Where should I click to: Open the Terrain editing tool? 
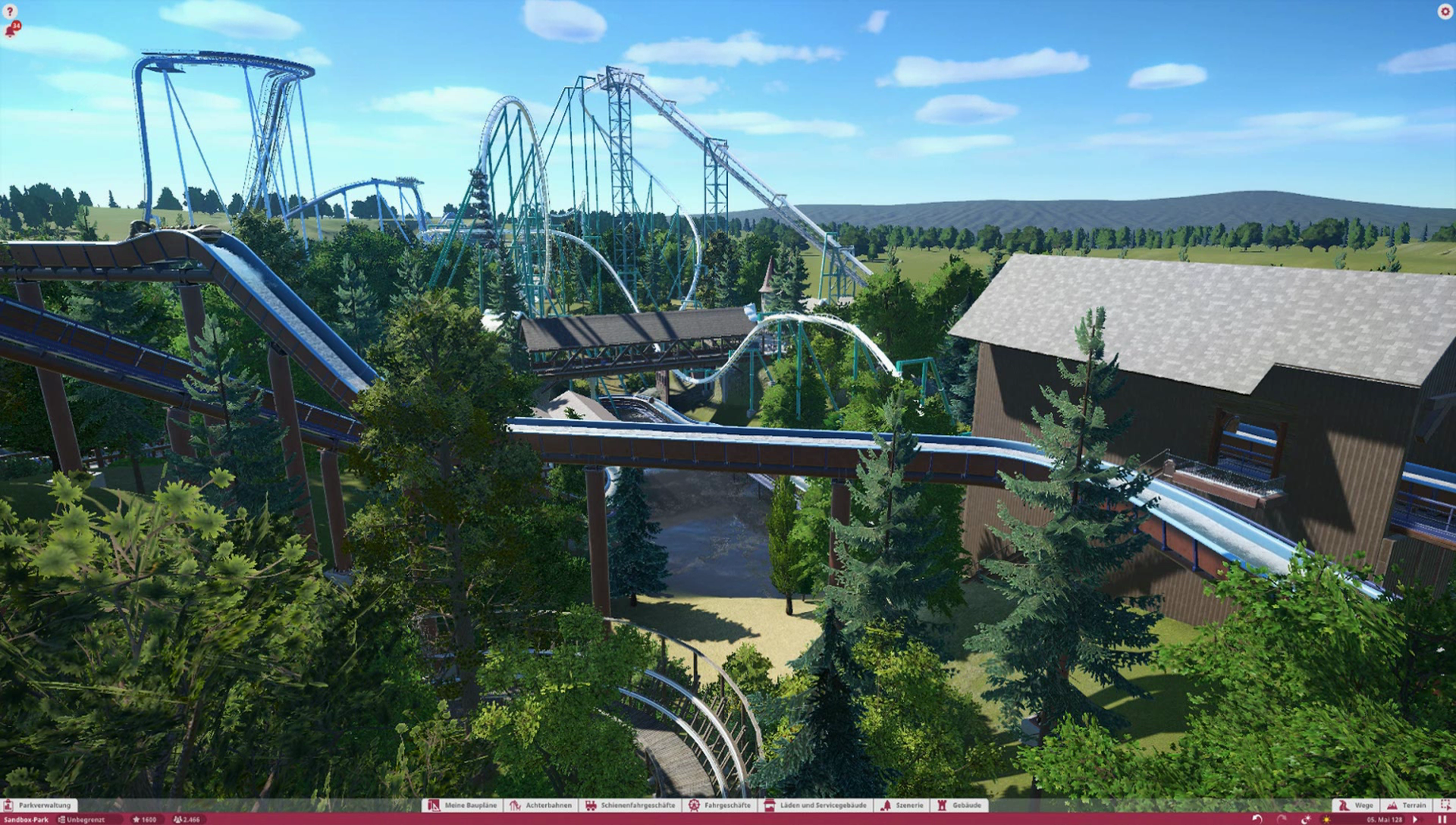[1407, 805]
